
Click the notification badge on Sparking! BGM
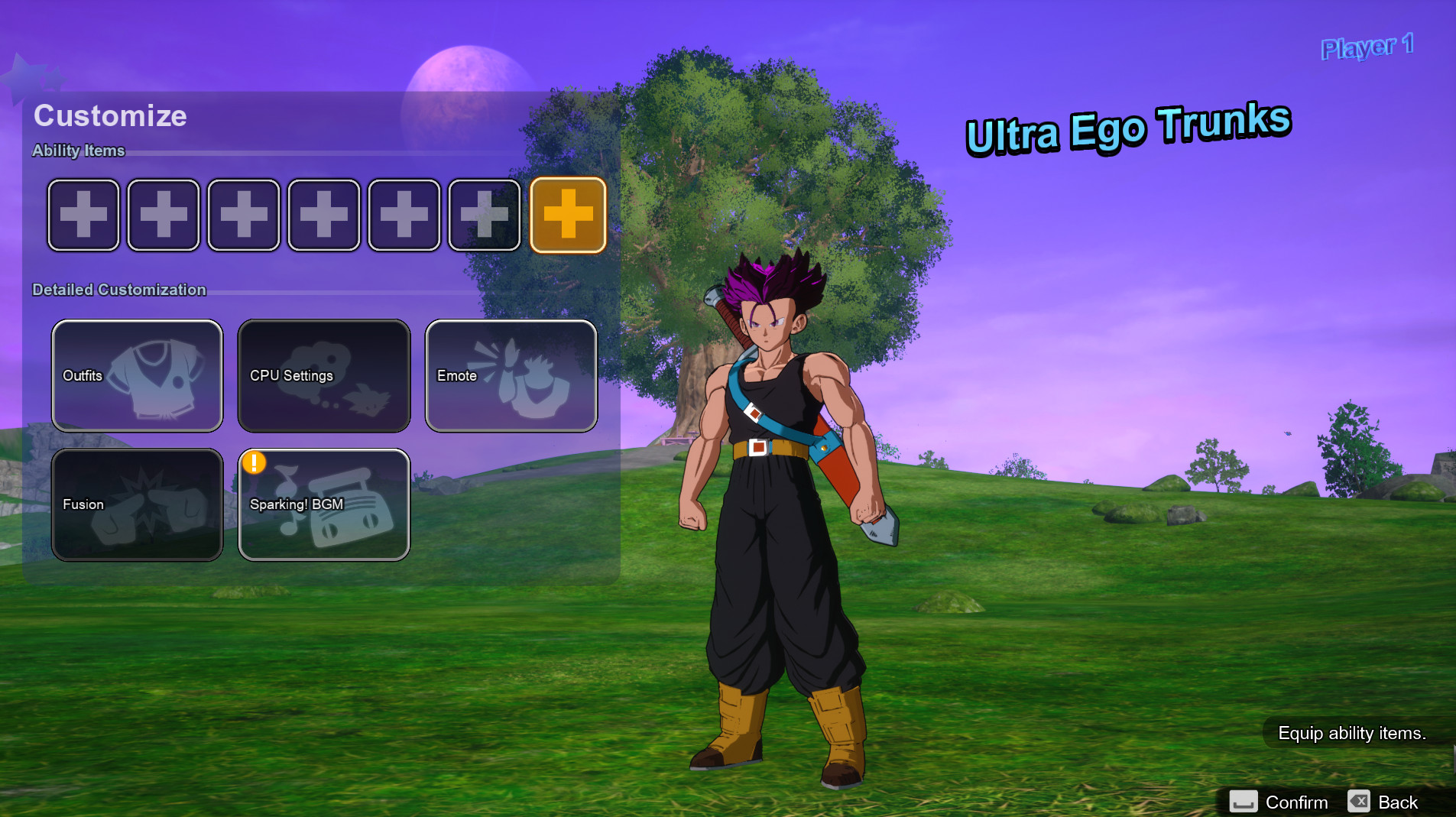255,462
